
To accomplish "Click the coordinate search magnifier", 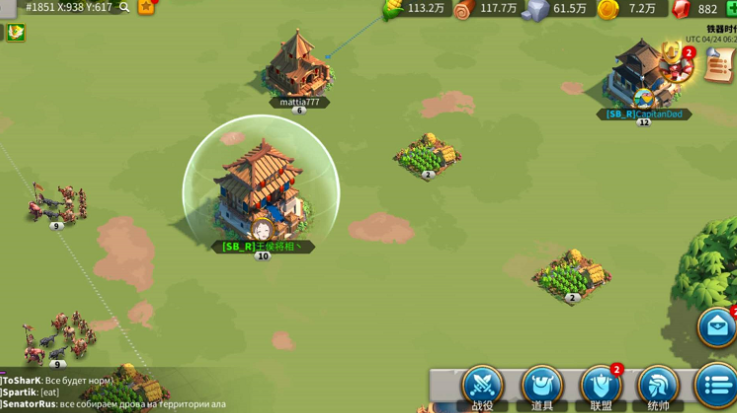I will 125,7.
